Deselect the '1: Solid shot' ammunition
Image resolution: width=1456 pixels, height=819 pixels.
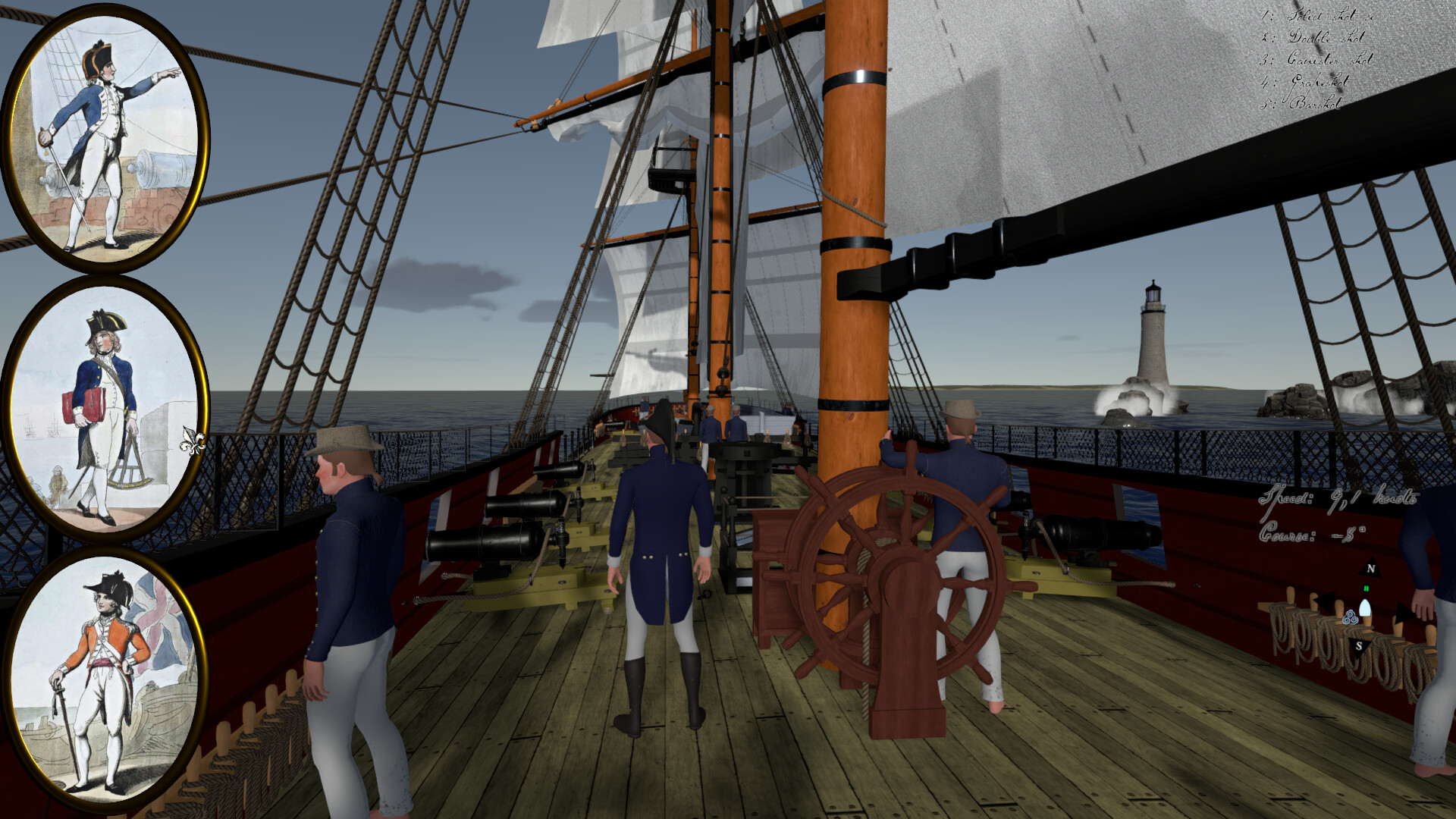coord(1317,17)
